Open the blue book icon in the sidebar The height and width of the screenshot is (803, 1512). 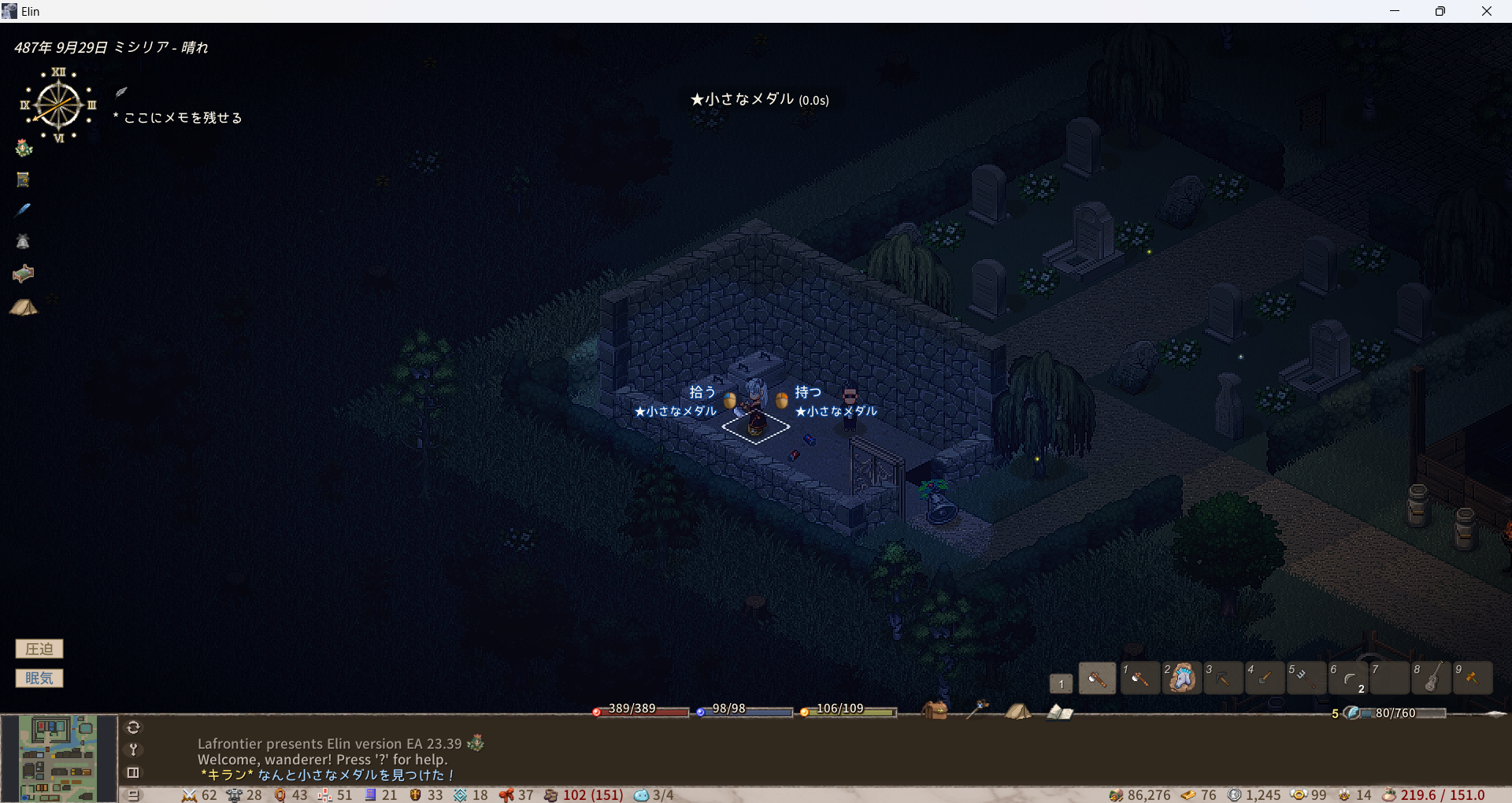click(24, 179)
